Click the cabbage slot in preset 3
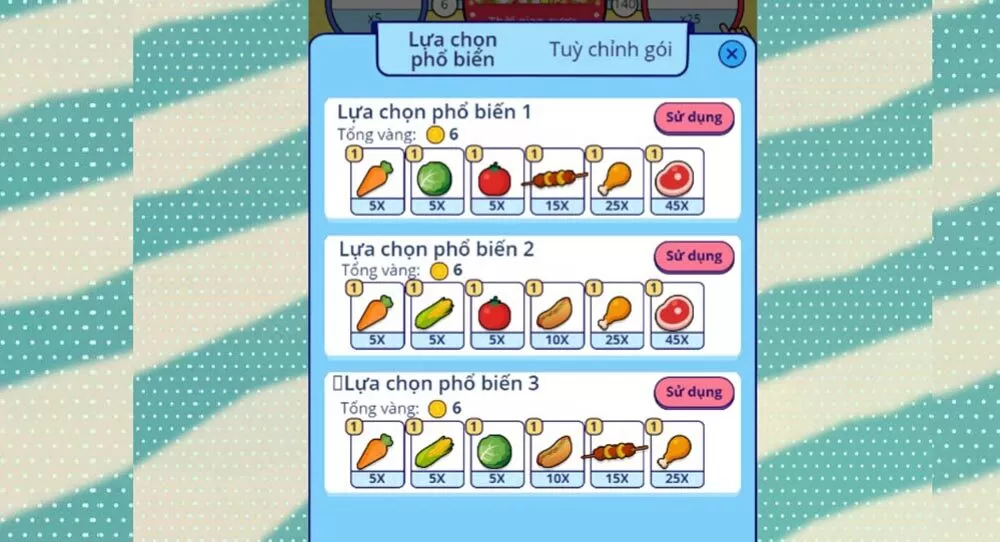 (497, 454)
